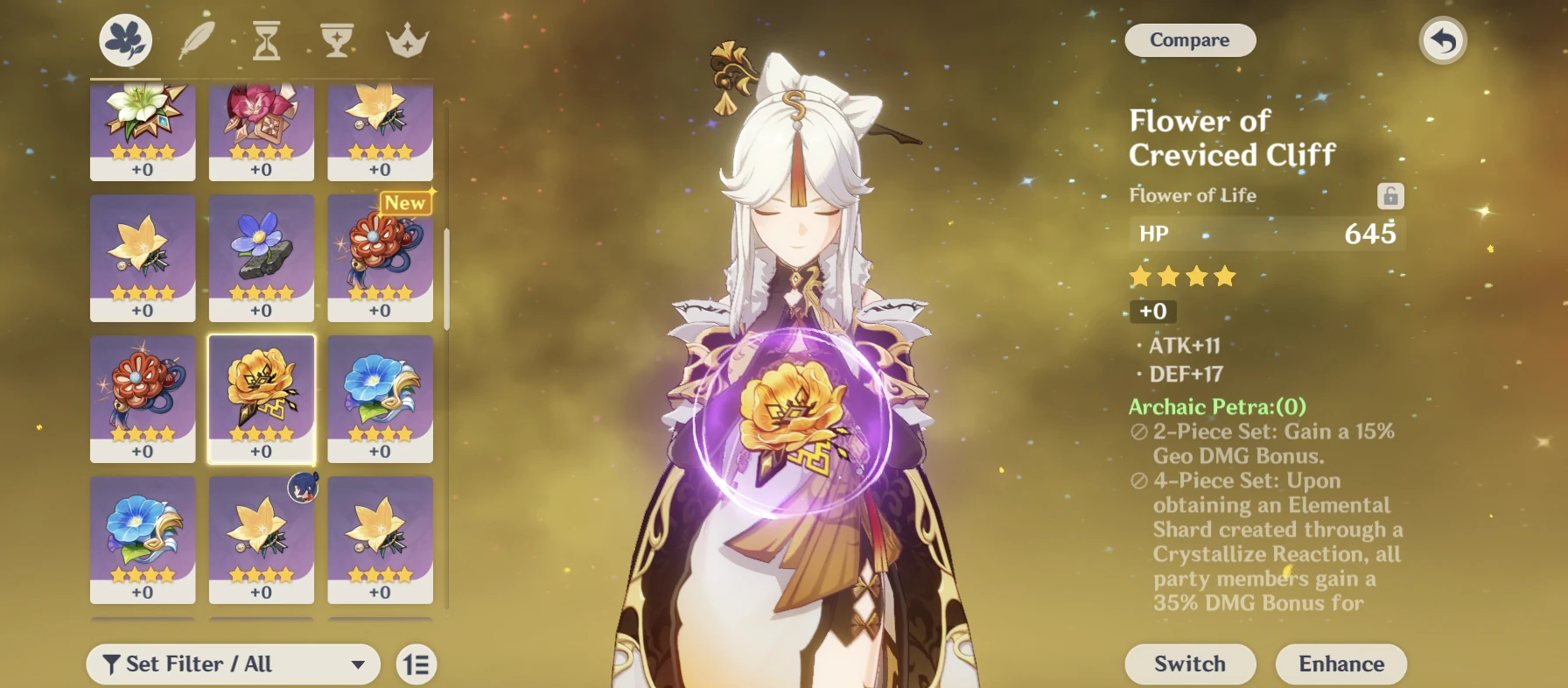The image size is (1568, 688).
Task: Select the artifact marked with New badge
Action: coord(379,257)
